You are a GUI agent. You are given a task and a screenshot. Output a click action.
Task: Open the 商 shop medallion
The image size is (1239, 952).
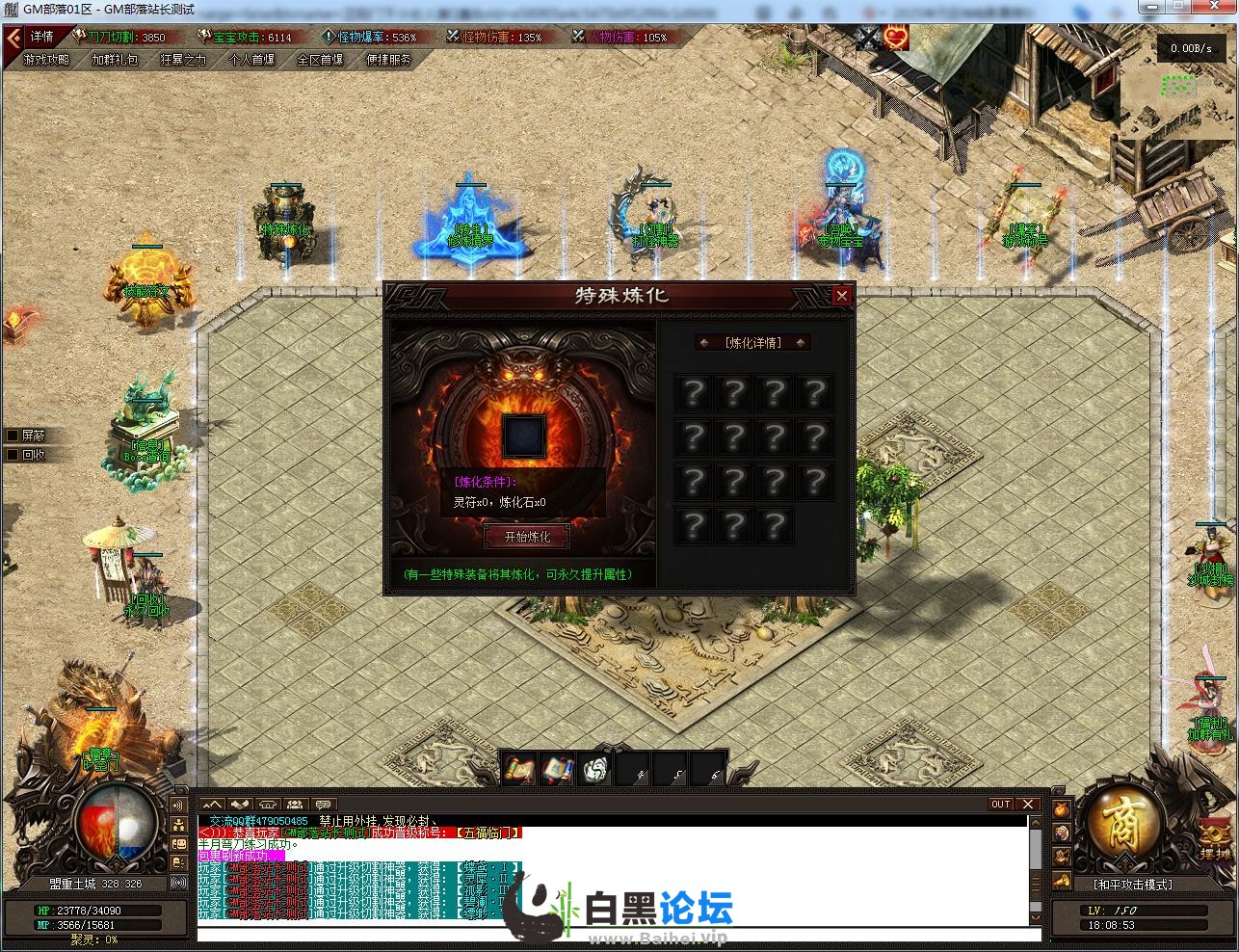coord(1123,825)
